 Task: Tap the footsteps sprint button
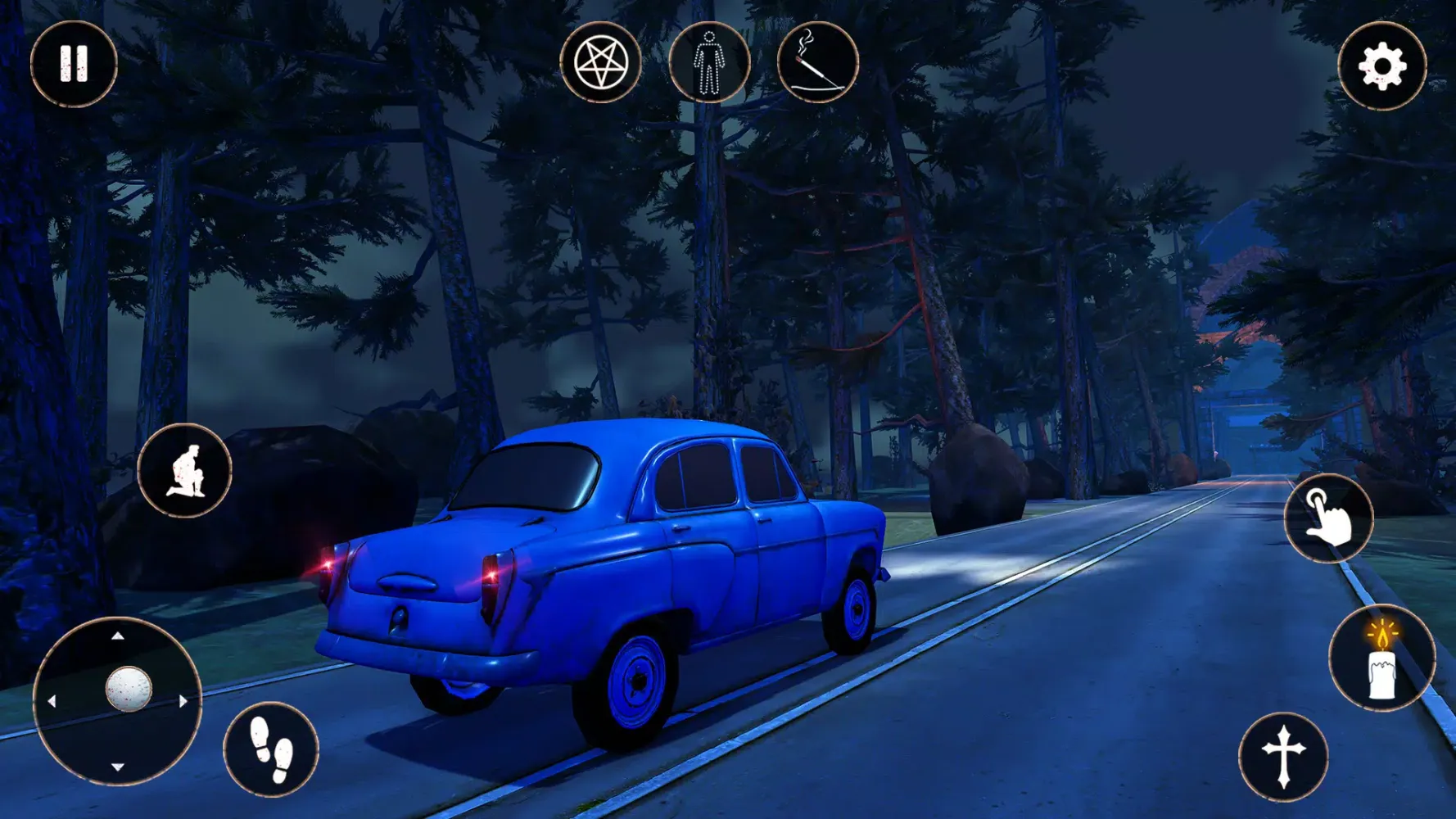[271, 749]
